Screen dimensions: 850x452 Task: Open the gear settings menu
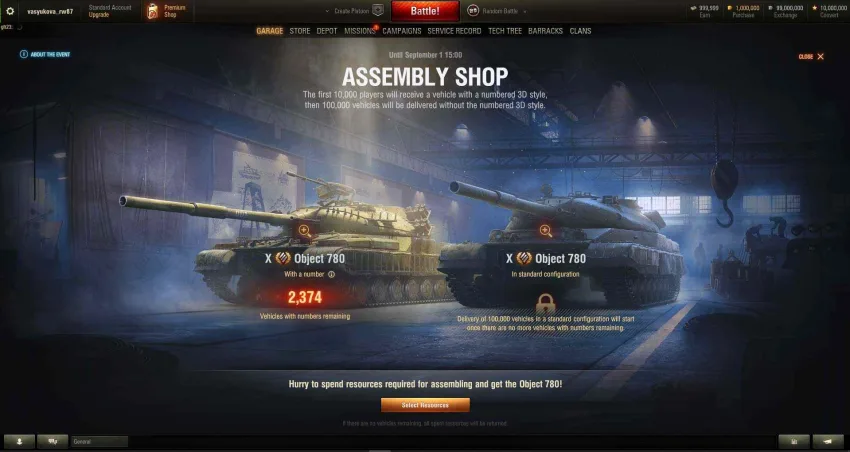point(11,11)
